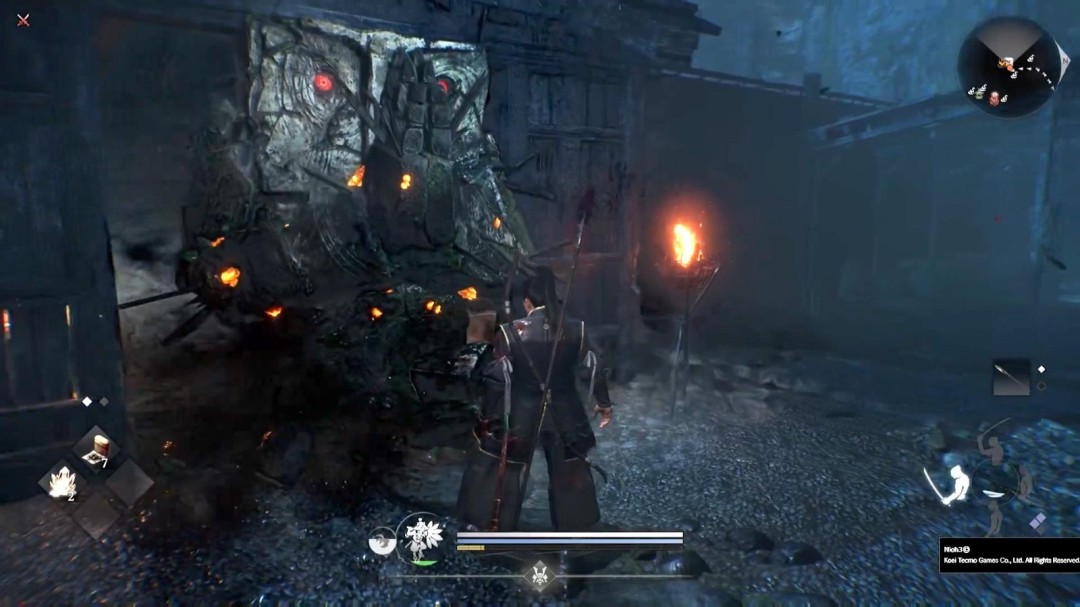Select the spear weapon slot
1080x607 pixels.
1010,377
